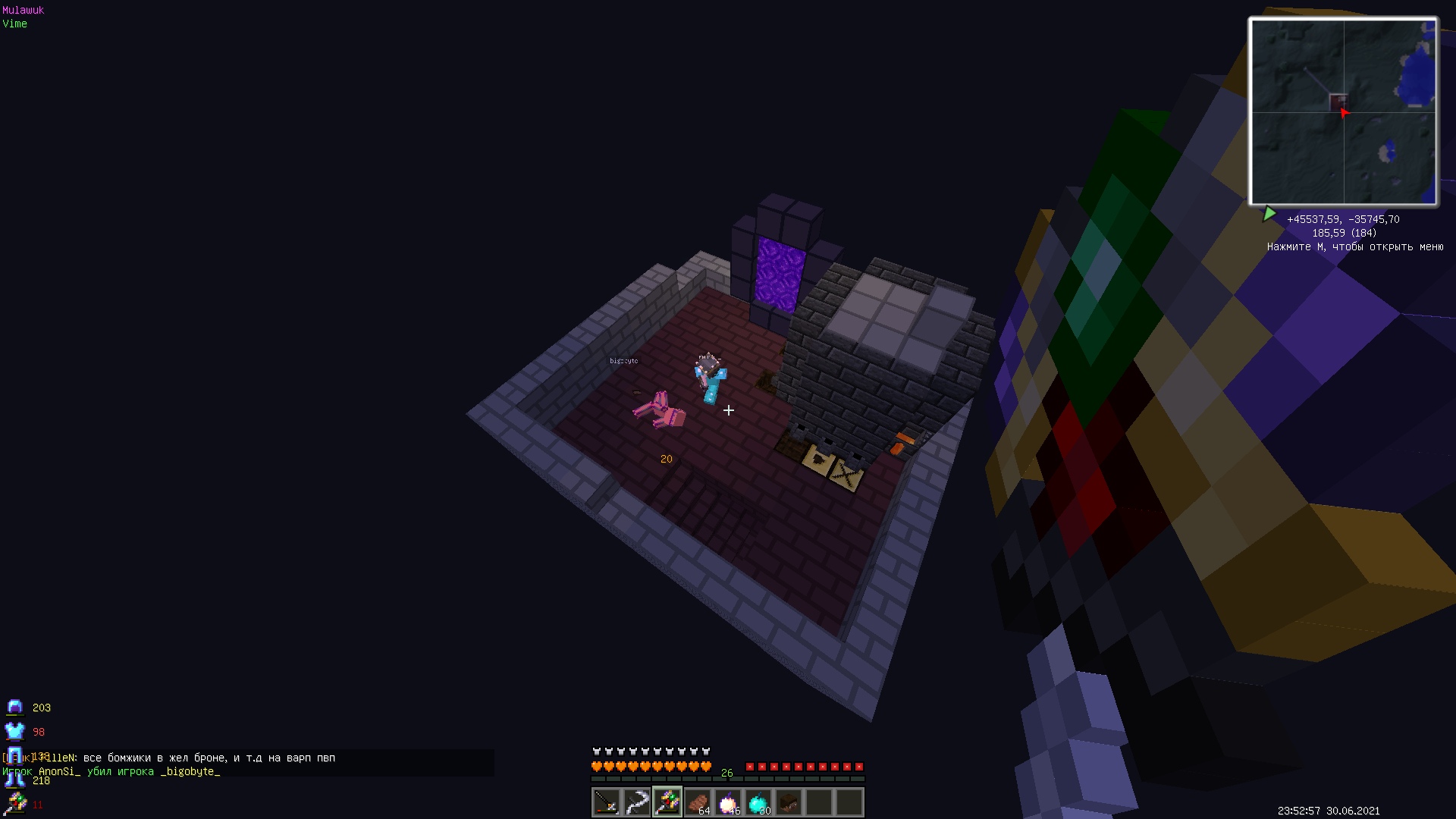1456x819 pixels.
Task: Click the XP level number 26
Action: click(x=726, y=773)
